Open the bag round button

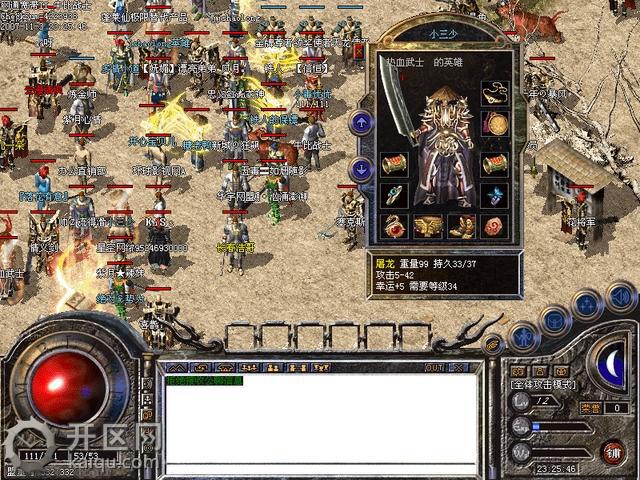coord(554,320)
